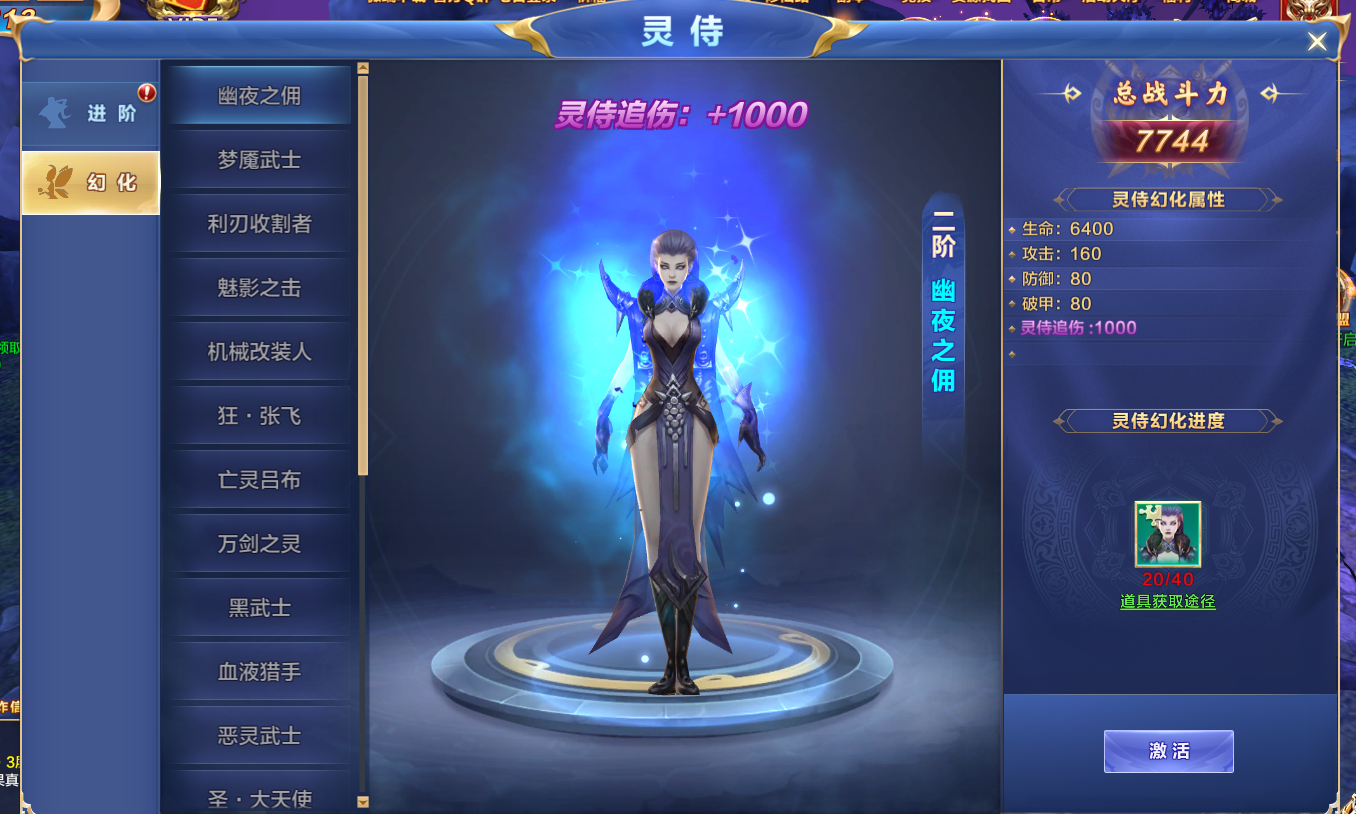Select the 利刃收割者 entry

click(x=259, y=224)
